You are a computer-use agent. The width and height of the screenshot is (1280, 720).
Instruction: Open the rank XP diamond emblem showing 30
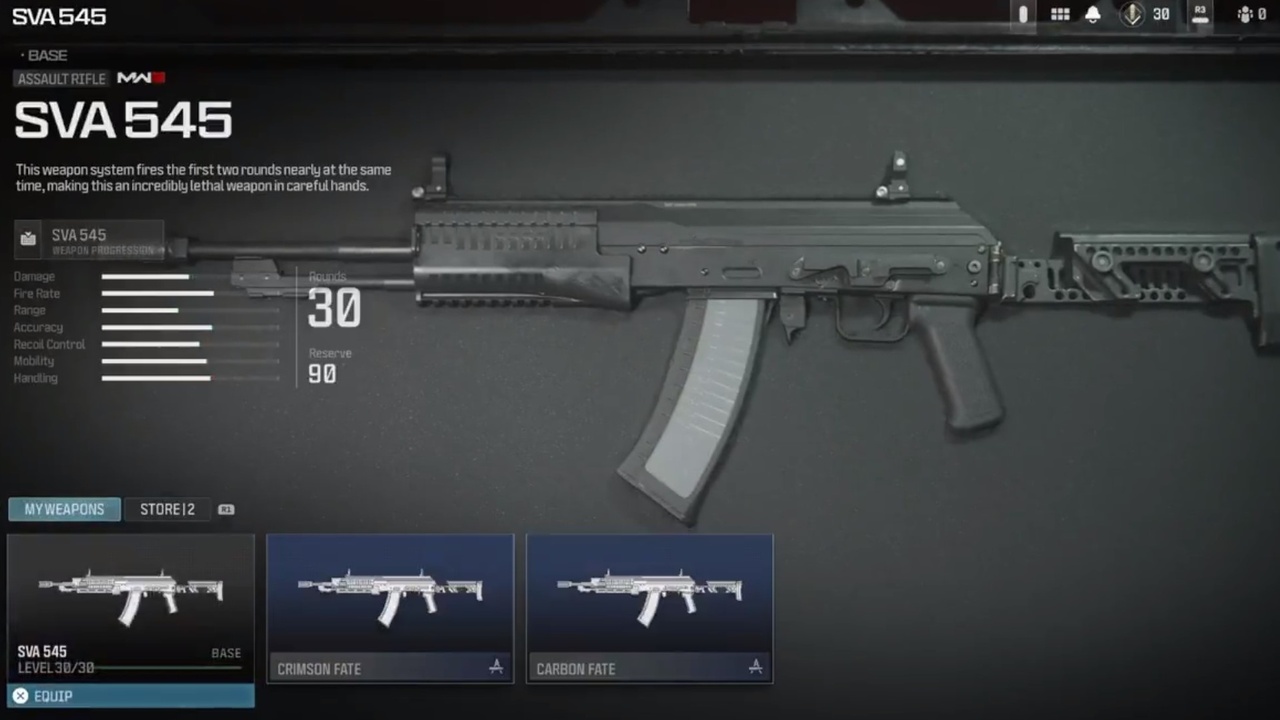click(x=1131, y=14)
